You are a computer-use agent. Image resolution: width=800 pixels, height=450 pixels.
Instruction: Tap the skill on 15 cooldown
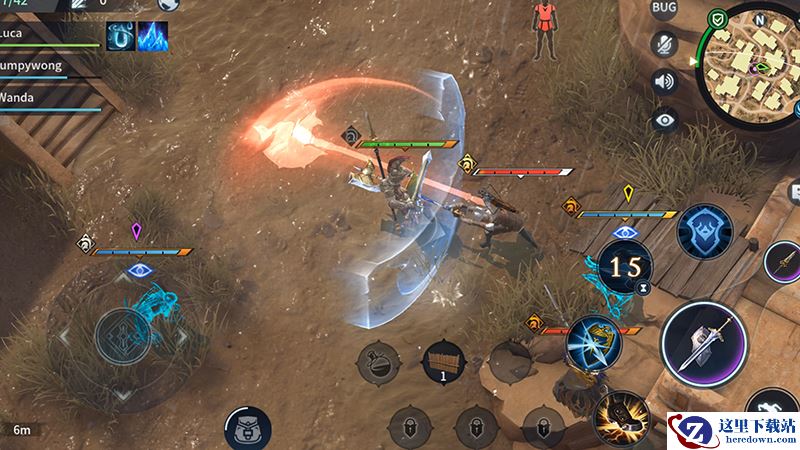pyautogui.click(x=627, y=266)
